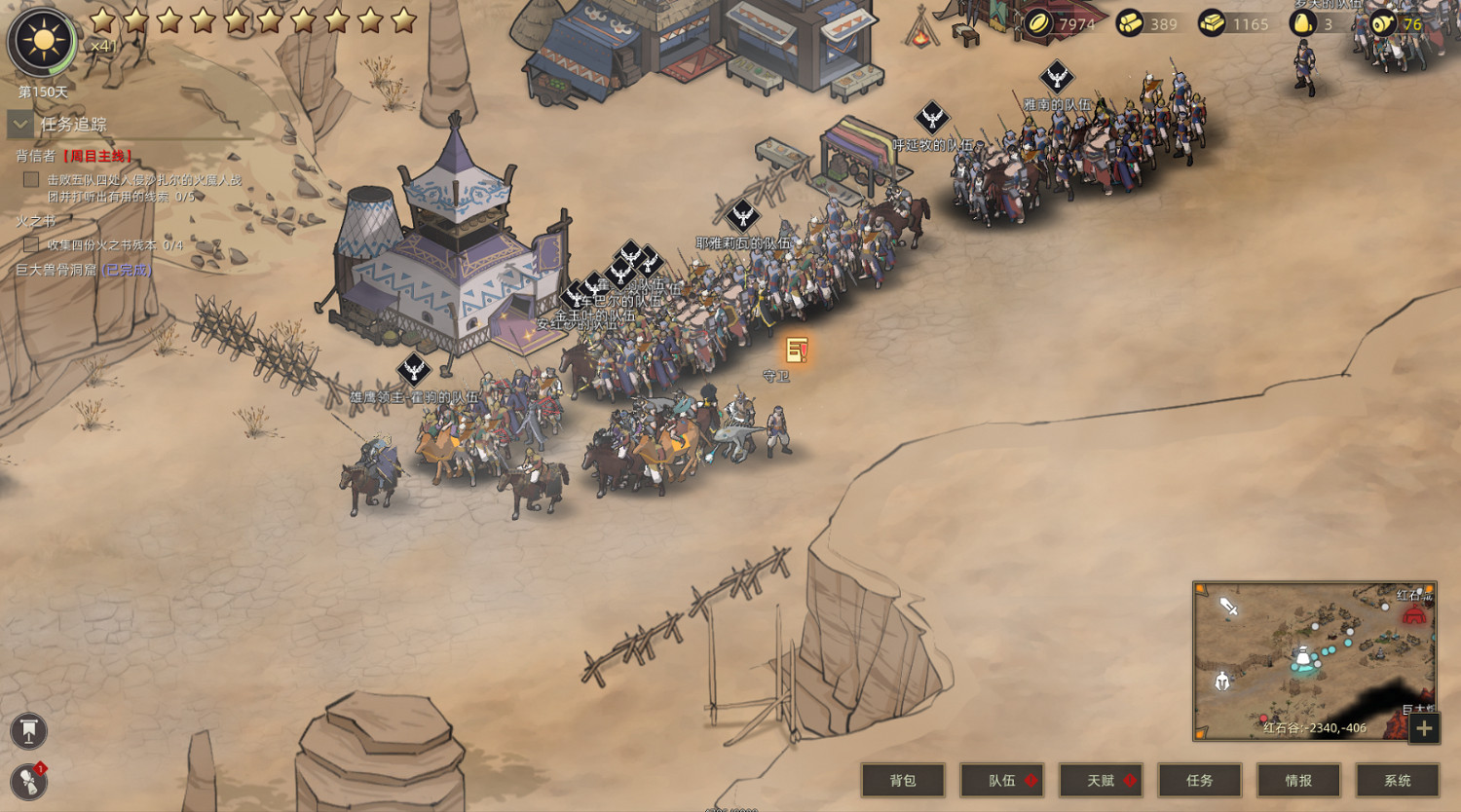Click the sun day-cycle clock icon
The height and width of the screenshot is (812, 1461).
click(42, 42)
